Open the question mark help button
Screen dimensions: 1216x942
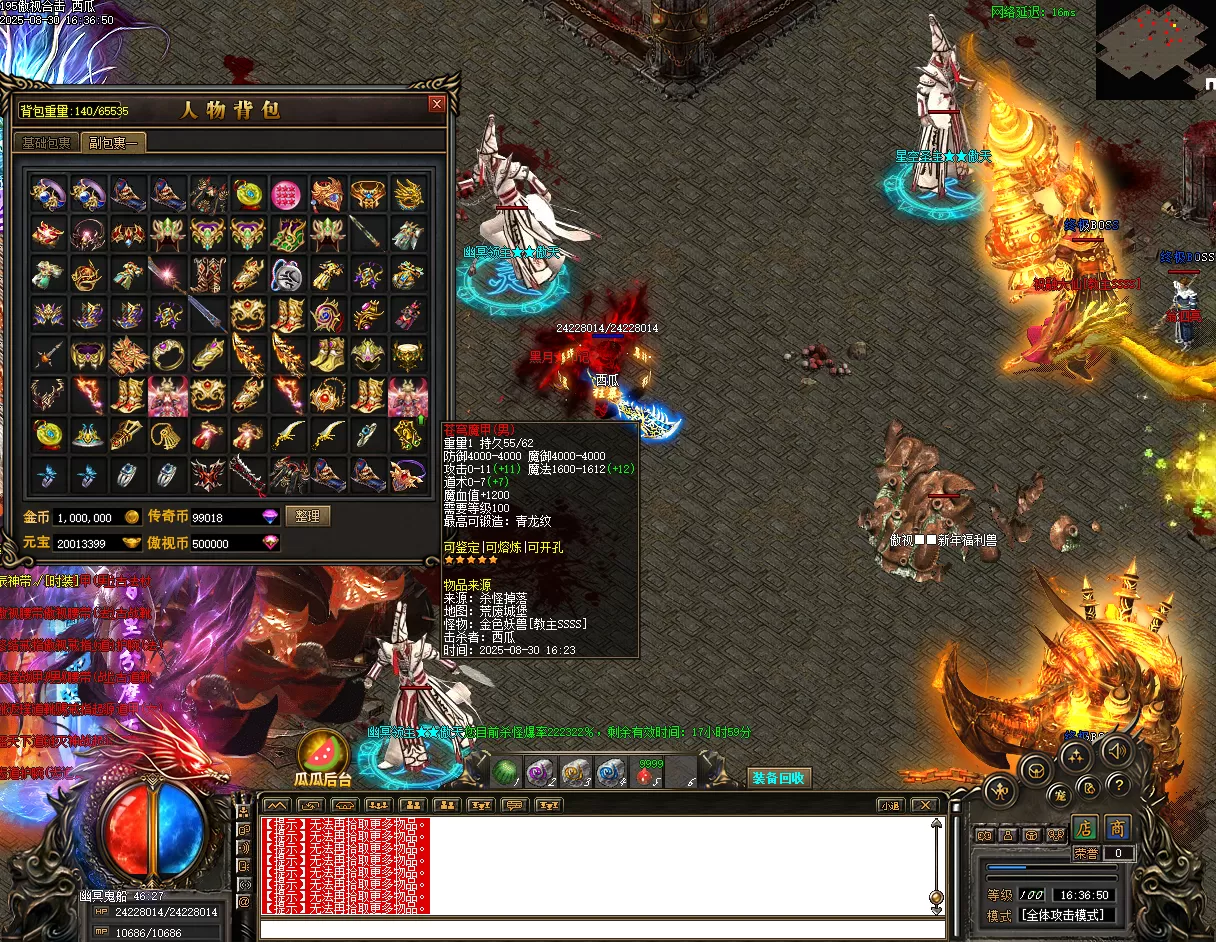(x=1118, y=785)
